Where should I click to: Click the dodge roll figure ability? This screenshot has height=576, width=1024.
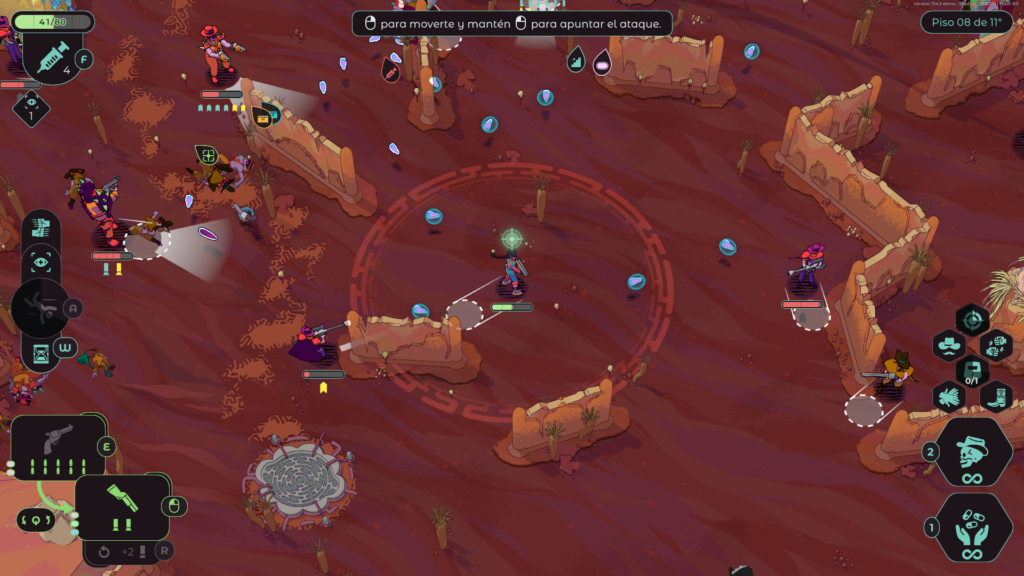coord(40,308)
